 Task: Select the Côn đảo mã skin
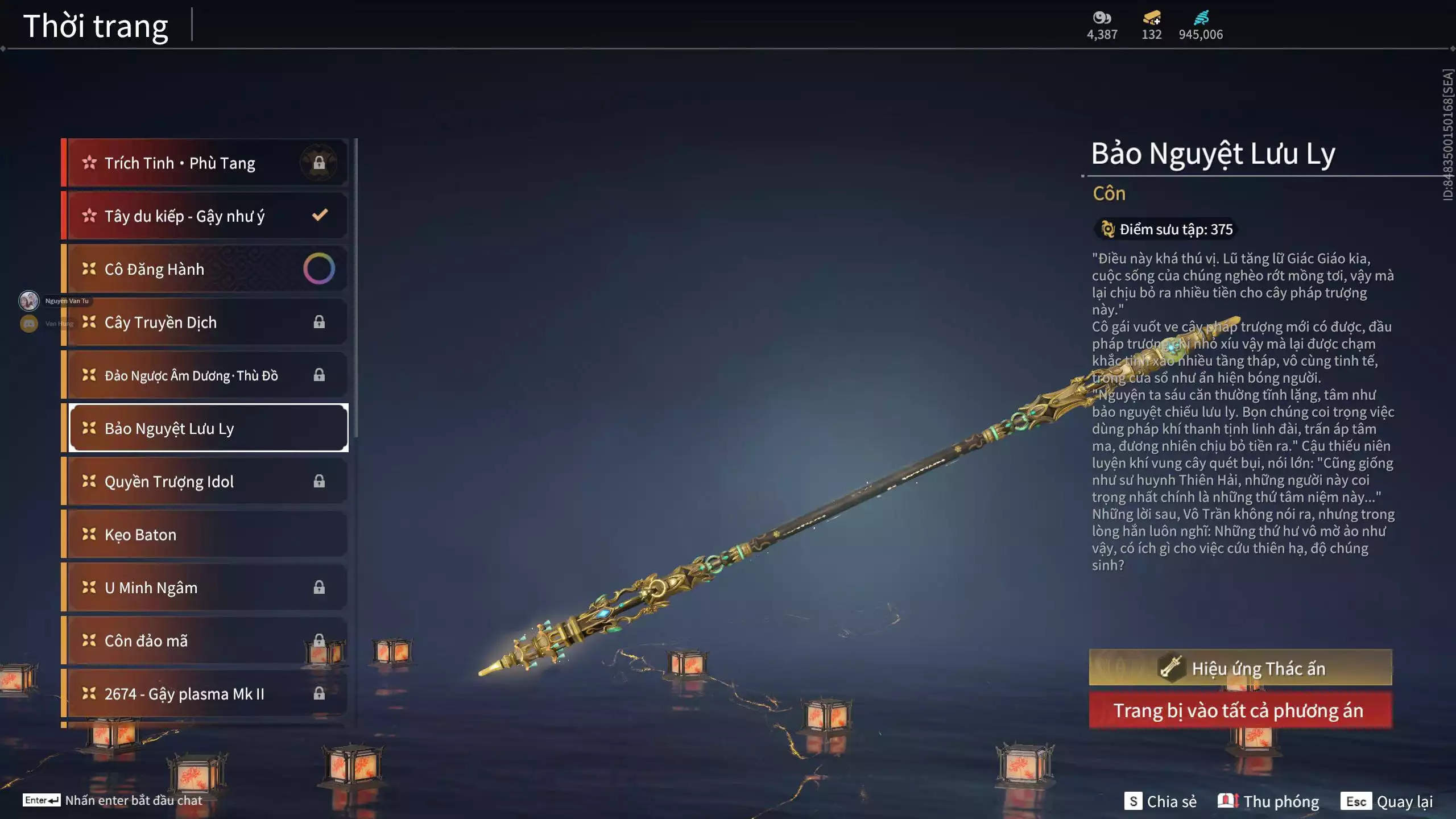(x=205, y=641)
